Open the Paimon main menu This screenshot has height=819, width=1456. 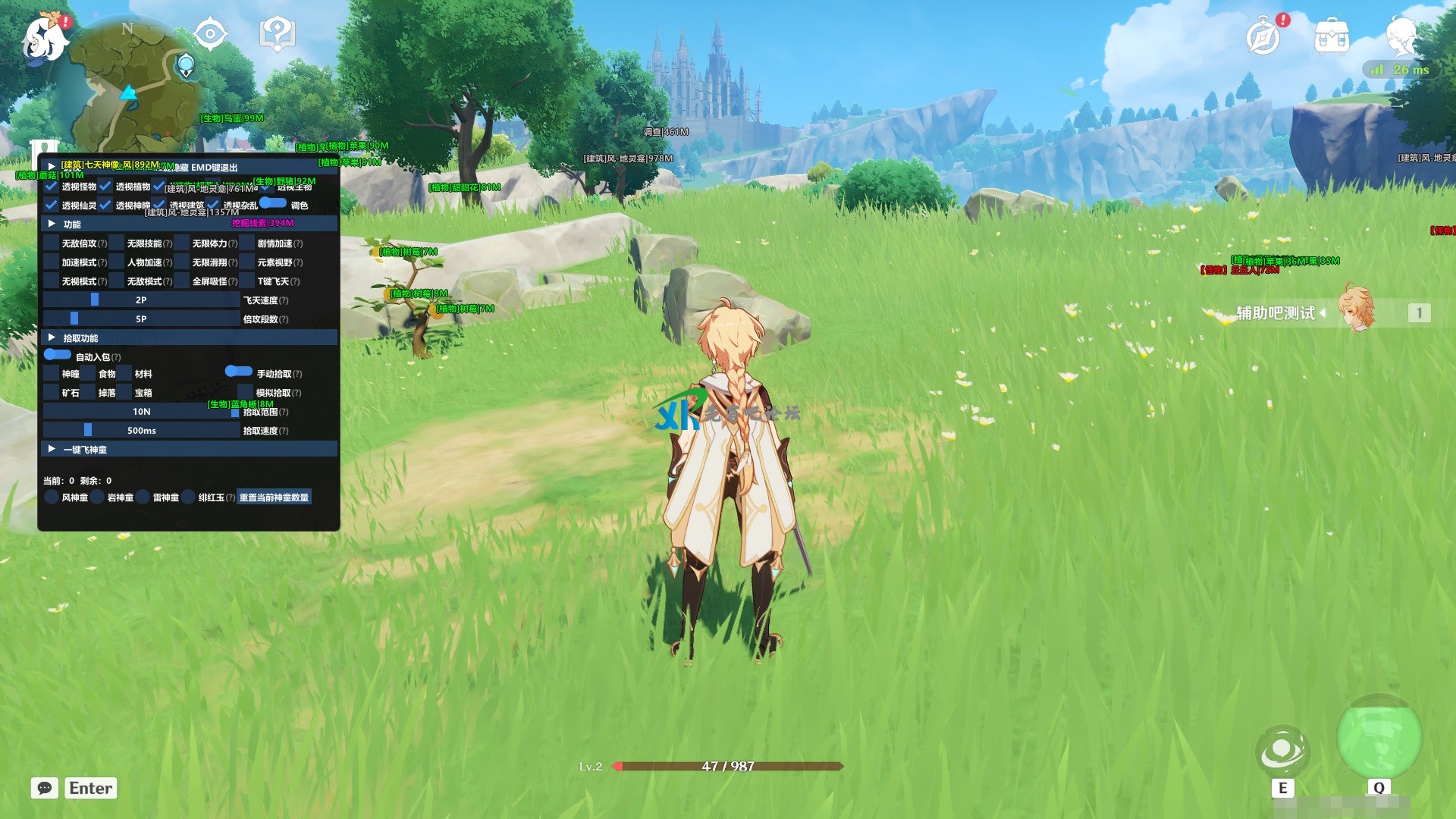[44, 39]
